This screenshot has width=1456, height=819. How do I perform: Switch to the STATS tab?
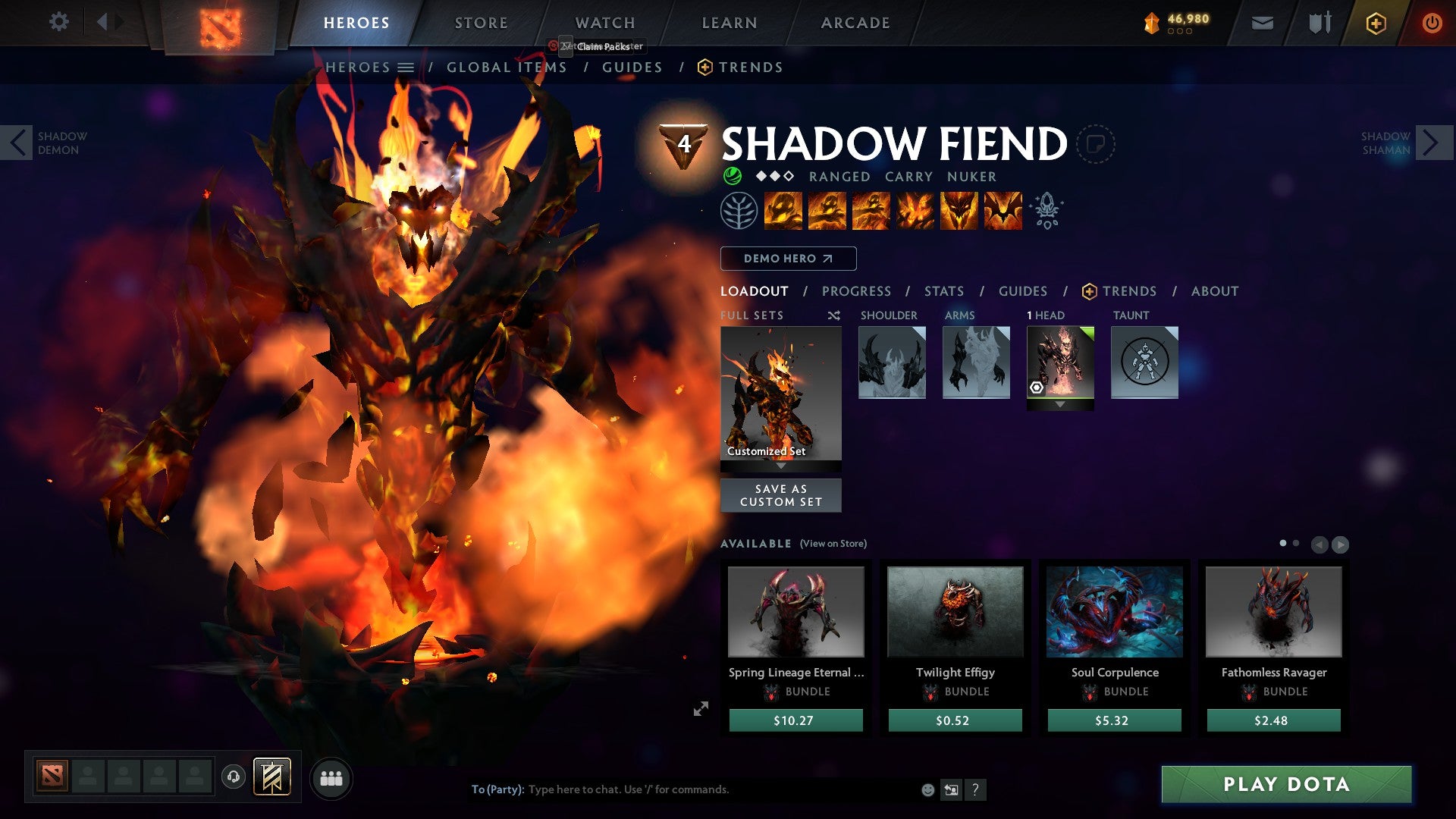pos(944,290)
